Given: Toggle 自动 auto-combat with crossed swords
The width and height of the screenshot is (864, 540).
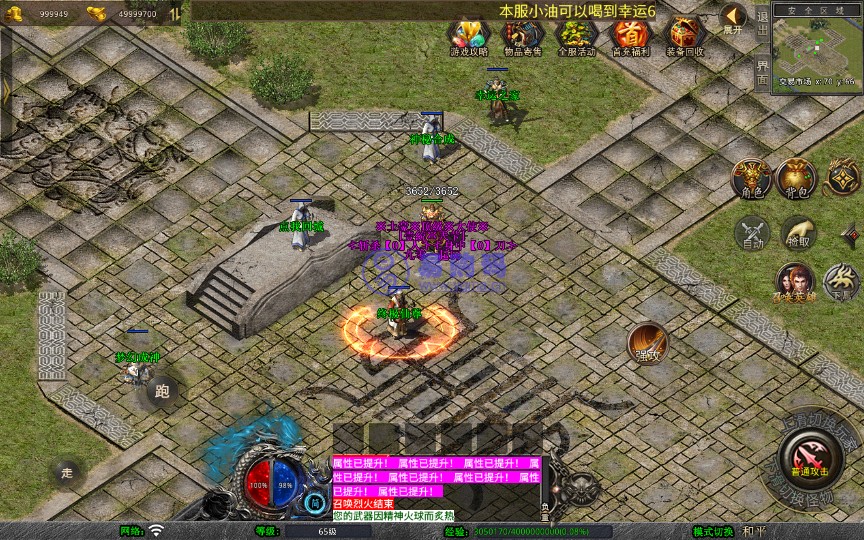Looking at the screenshot, I should click(751, 233).
